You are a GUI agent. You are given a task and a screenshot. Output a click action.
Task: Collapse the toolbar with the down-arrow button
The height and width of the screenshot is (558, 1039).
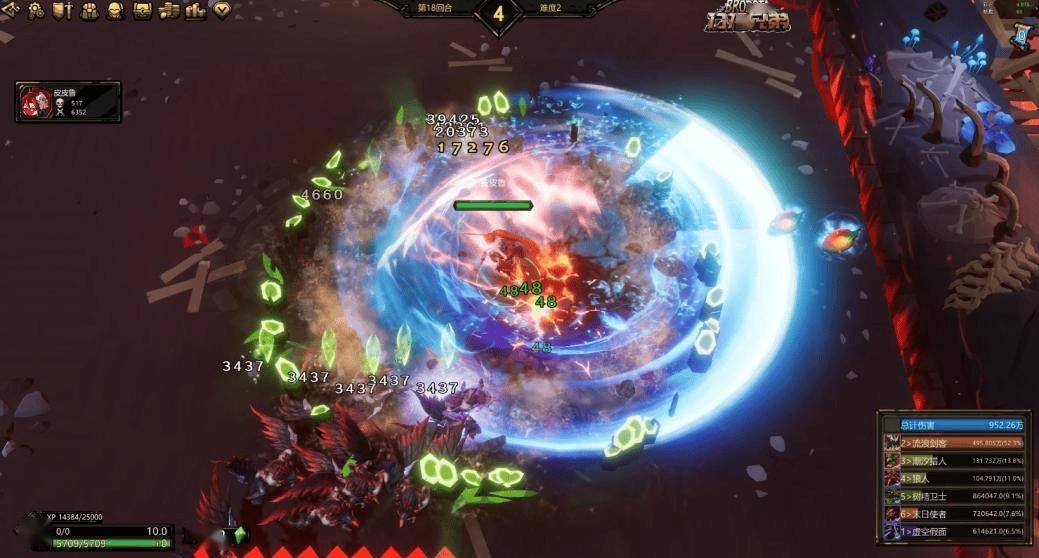221,11
